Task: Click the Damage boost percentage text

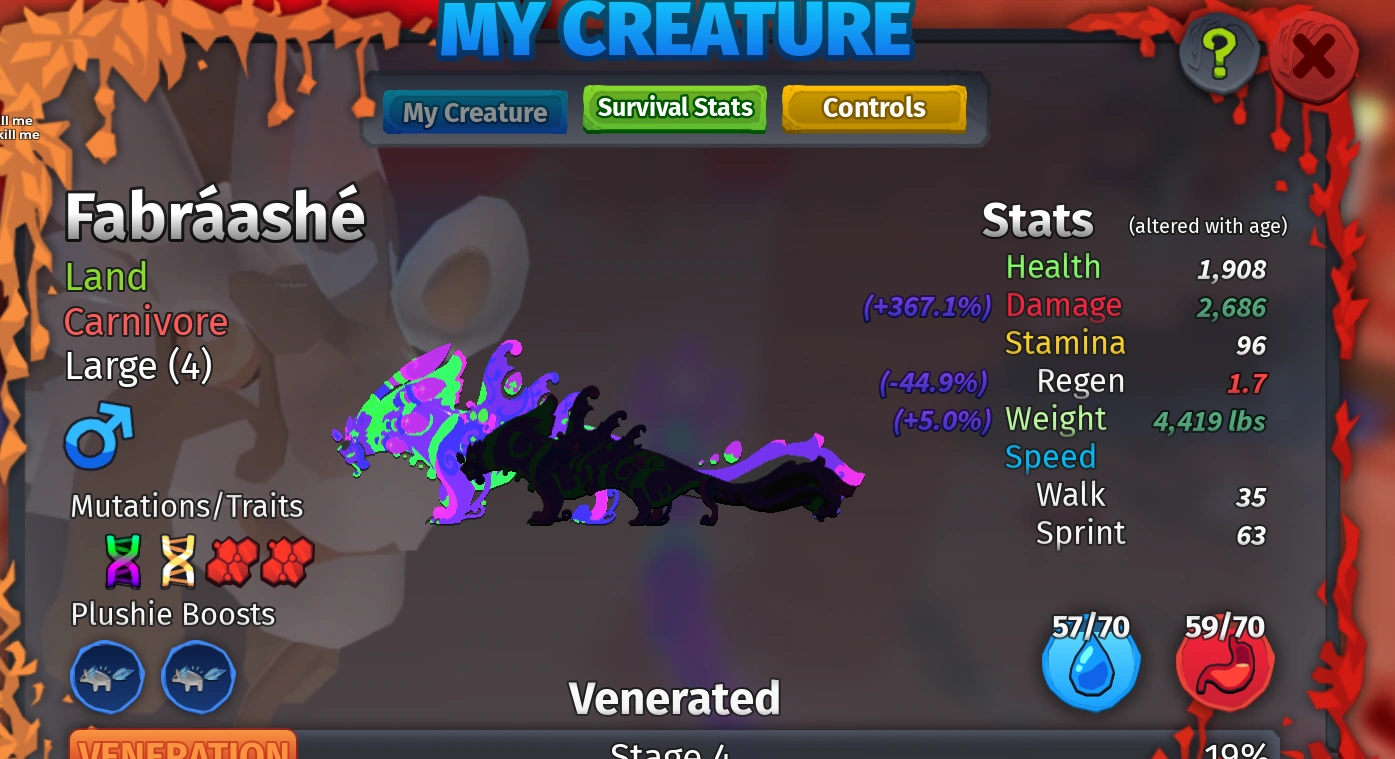Action: (926, 307)
